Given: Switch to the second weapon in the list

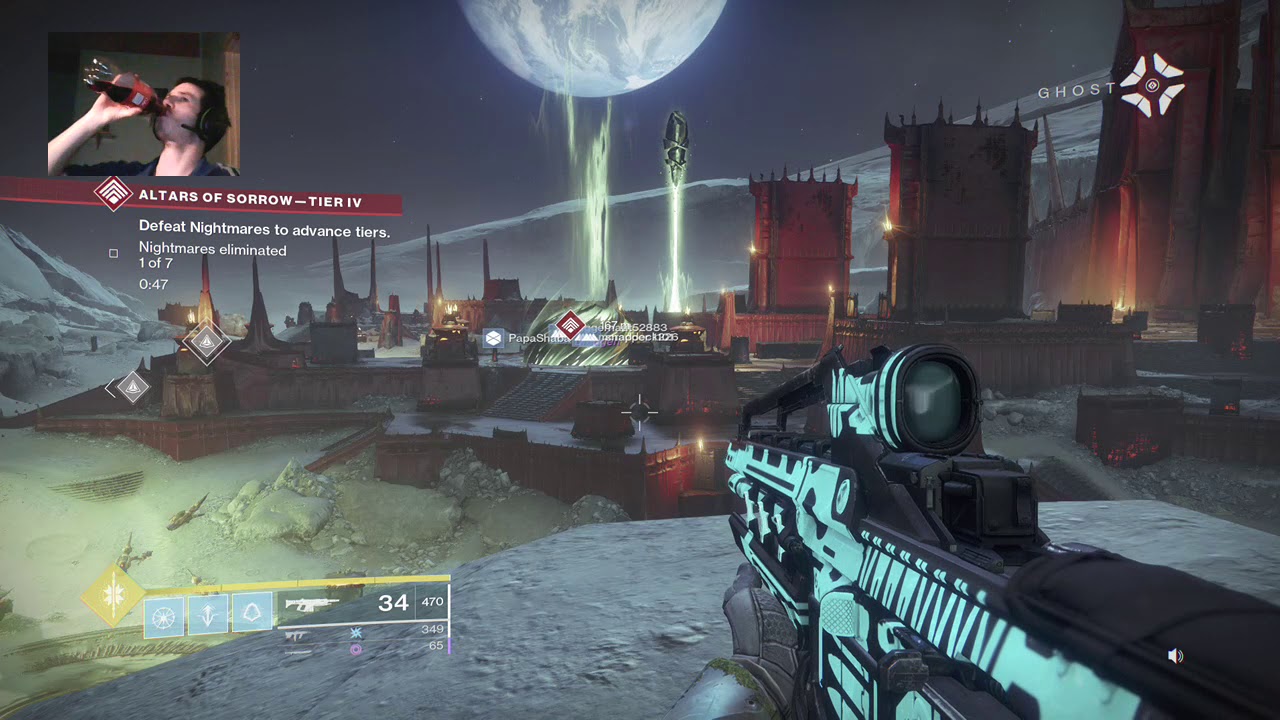Looking at the screenshot, I should [x=297, y=634].
